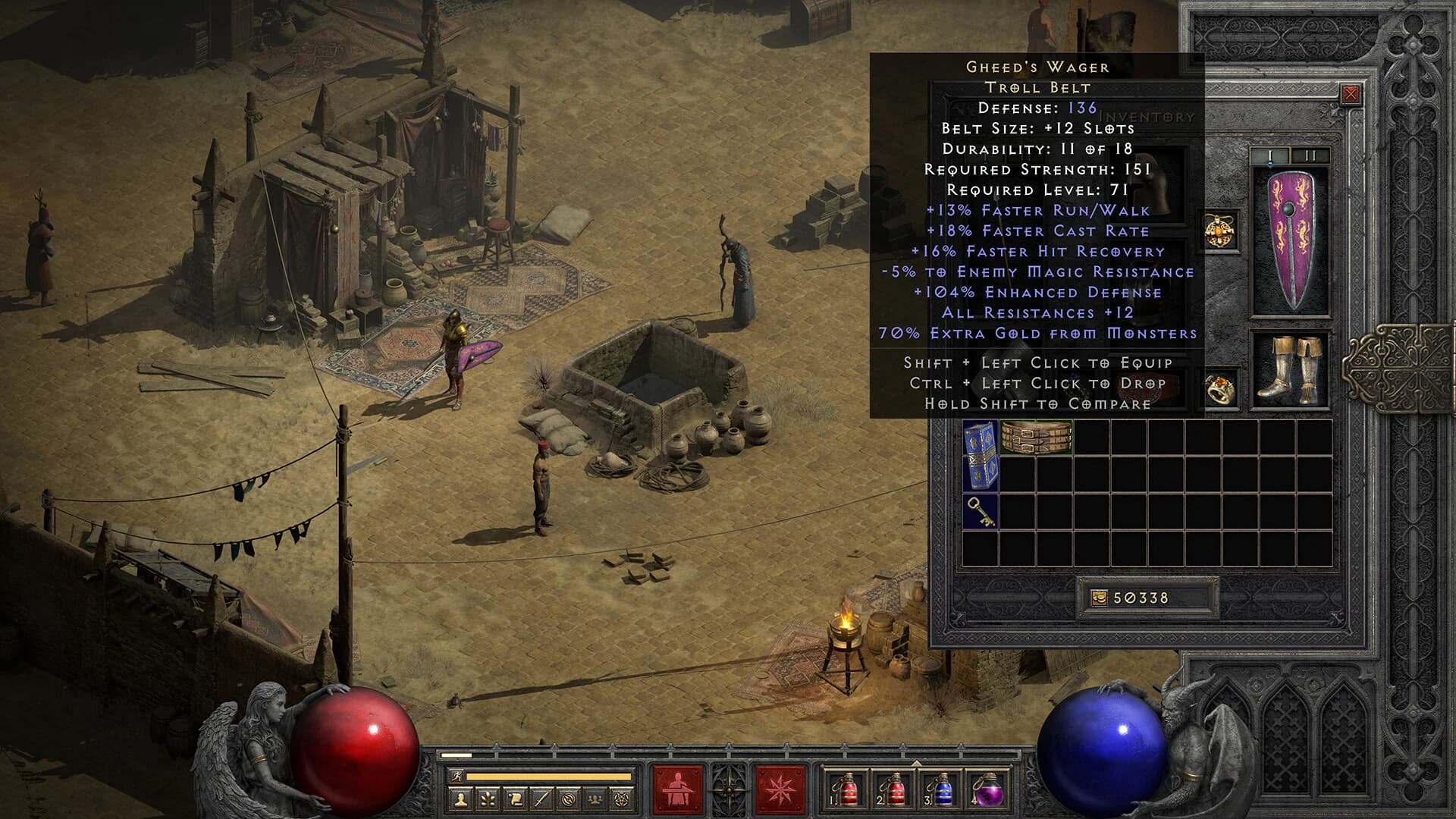Open the quest log scroll icon

(514, 799)
